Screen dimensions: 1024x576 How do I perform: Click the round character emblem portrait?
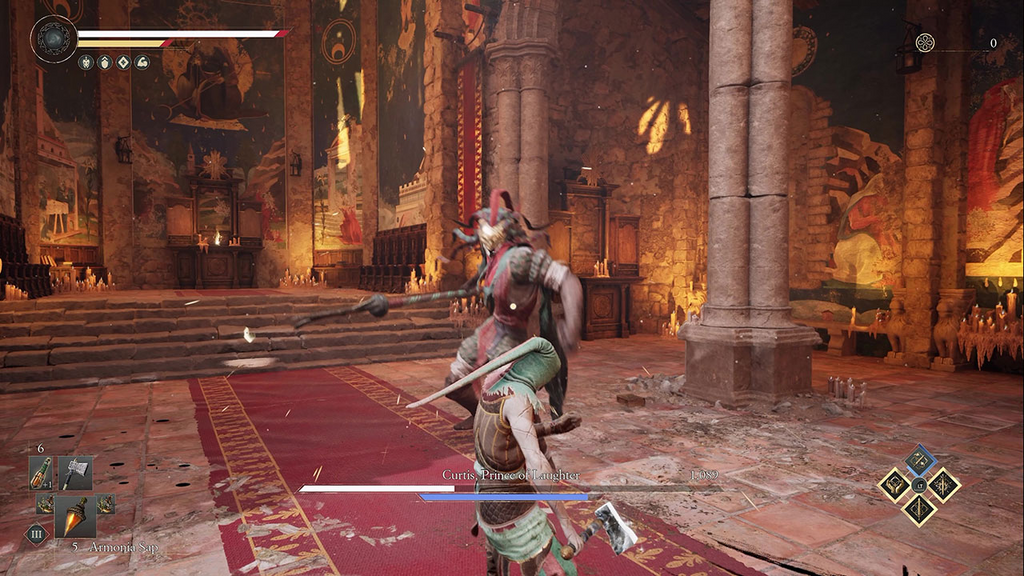coord(52,40)
